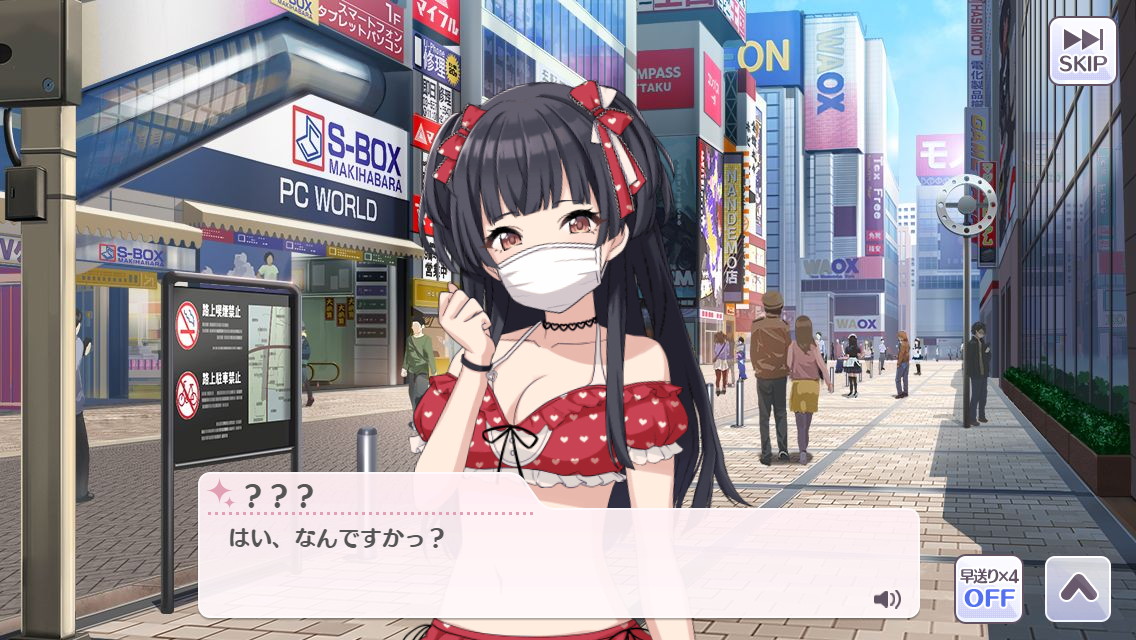Toggle the 早送り×4 fast-forward button
This screenshot has height=640, width=1136.
point(988,589)
